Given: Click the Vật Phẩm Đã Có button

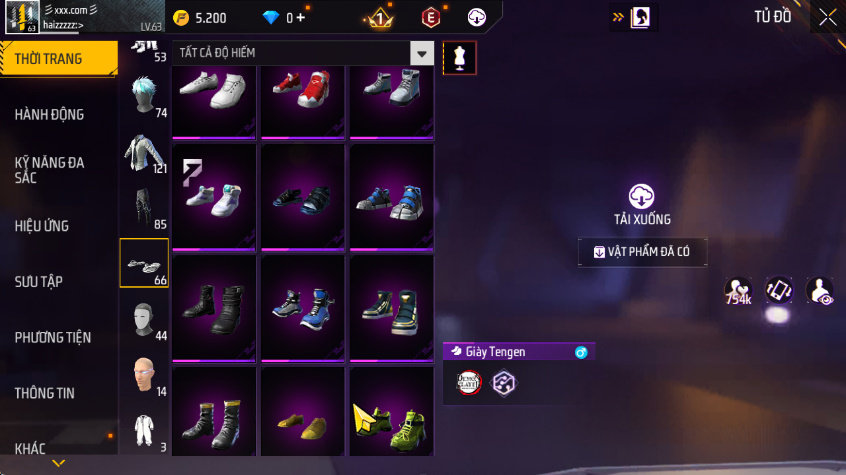Looking at the screenshot, I should click(x=642, y=252).
